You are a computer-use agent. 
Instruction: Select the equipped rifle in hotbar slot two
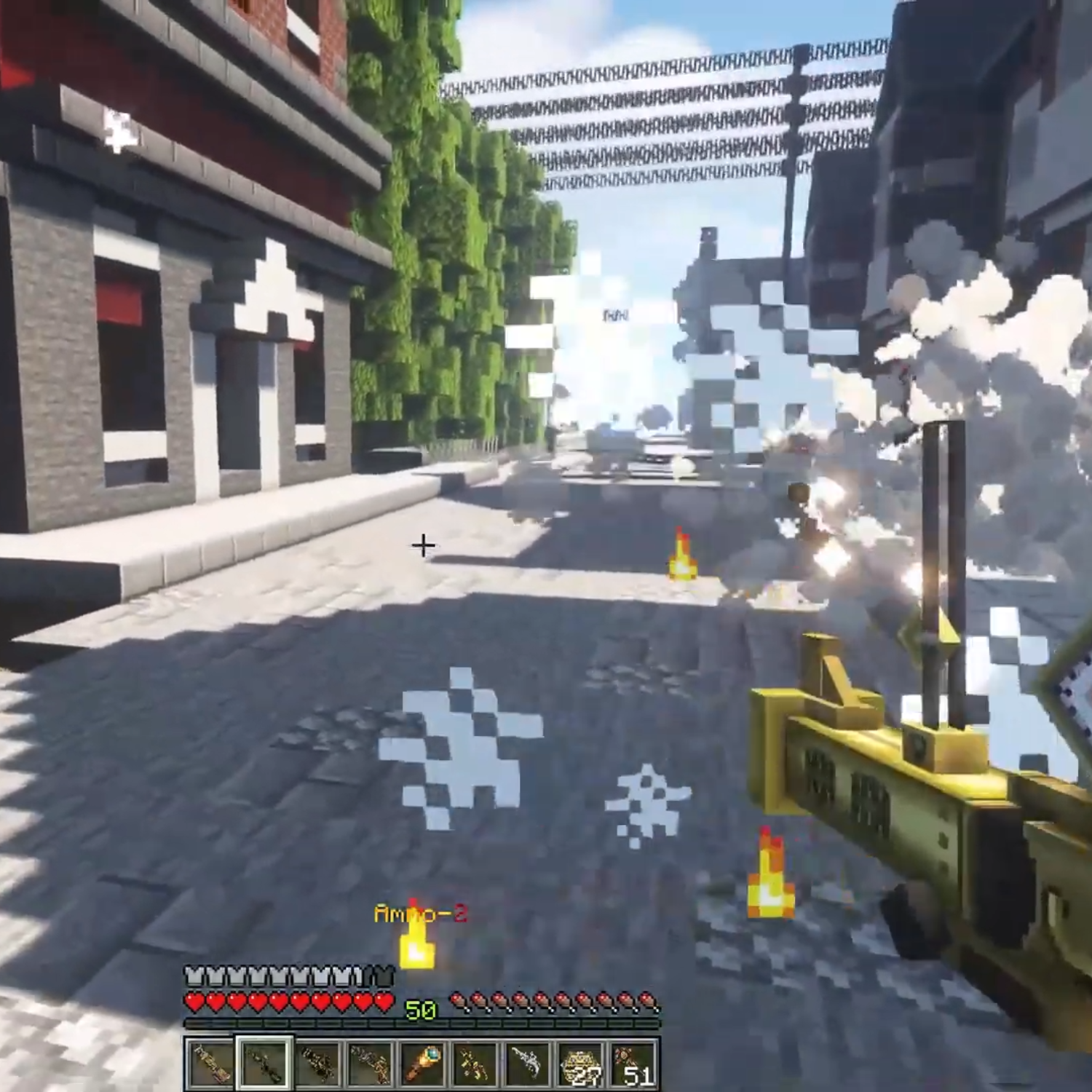264,1063
